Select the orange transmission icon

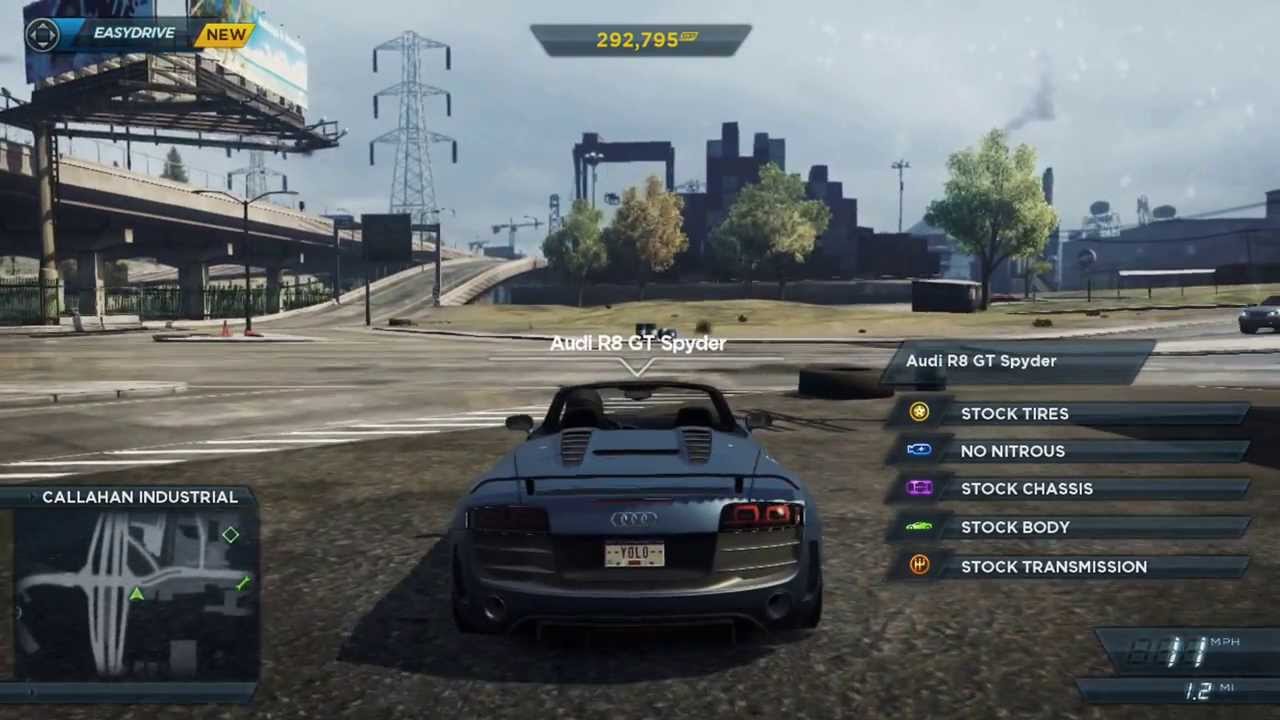click(919, 566)
